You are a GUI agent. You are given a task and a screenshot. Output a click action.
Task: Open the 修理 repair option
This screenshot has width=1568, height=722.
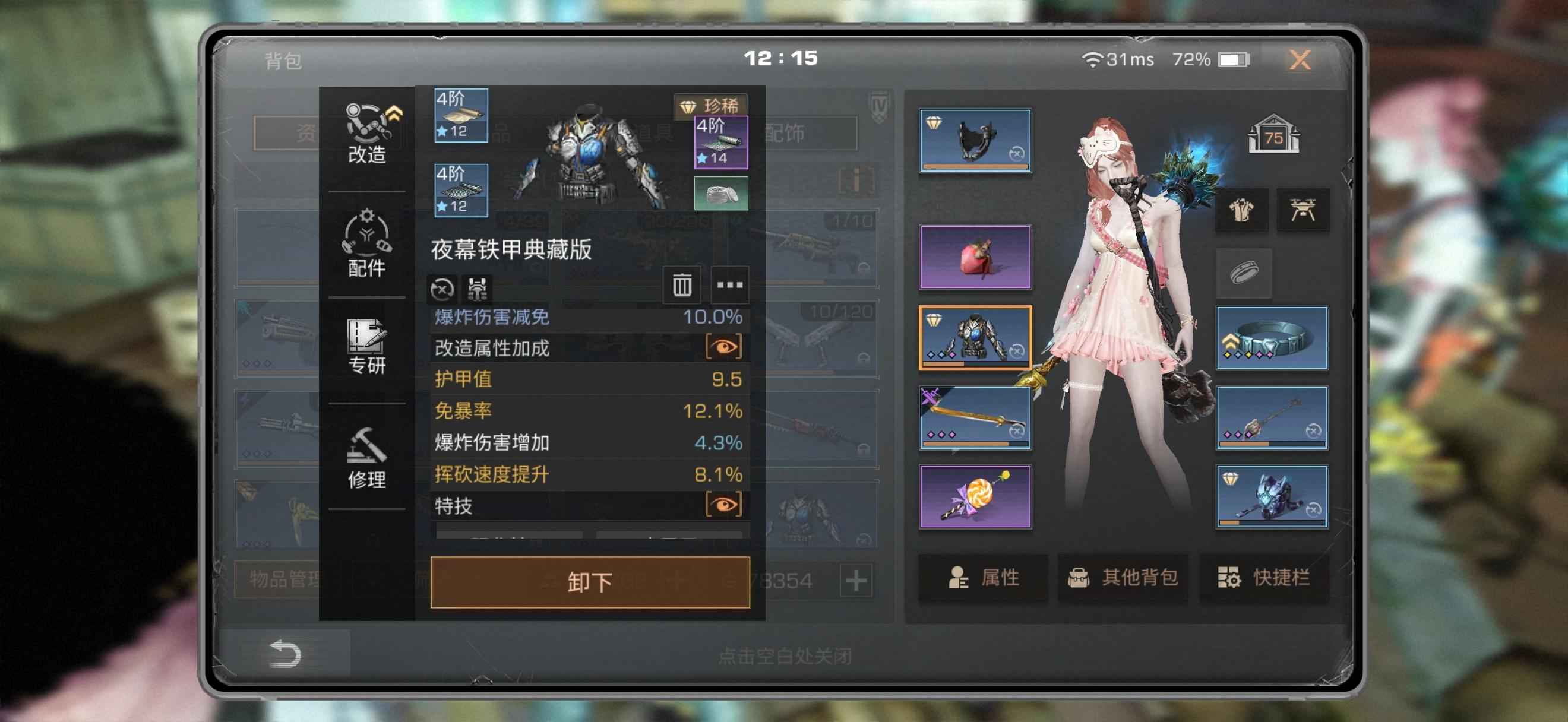[366, 457]
